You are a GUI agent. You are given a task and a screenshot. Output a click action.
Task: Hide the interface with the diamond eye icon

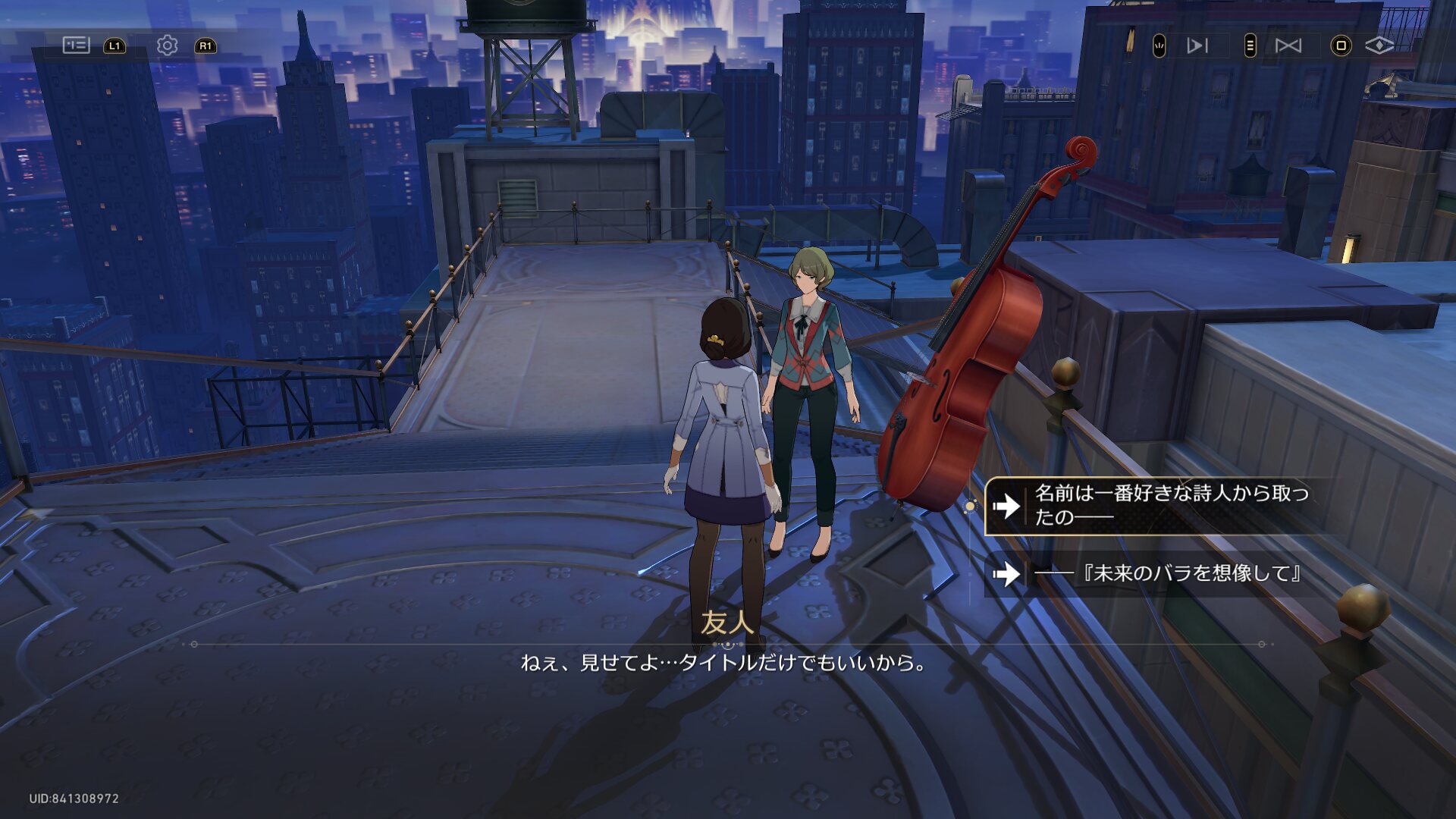click(x=1379, y=45)
